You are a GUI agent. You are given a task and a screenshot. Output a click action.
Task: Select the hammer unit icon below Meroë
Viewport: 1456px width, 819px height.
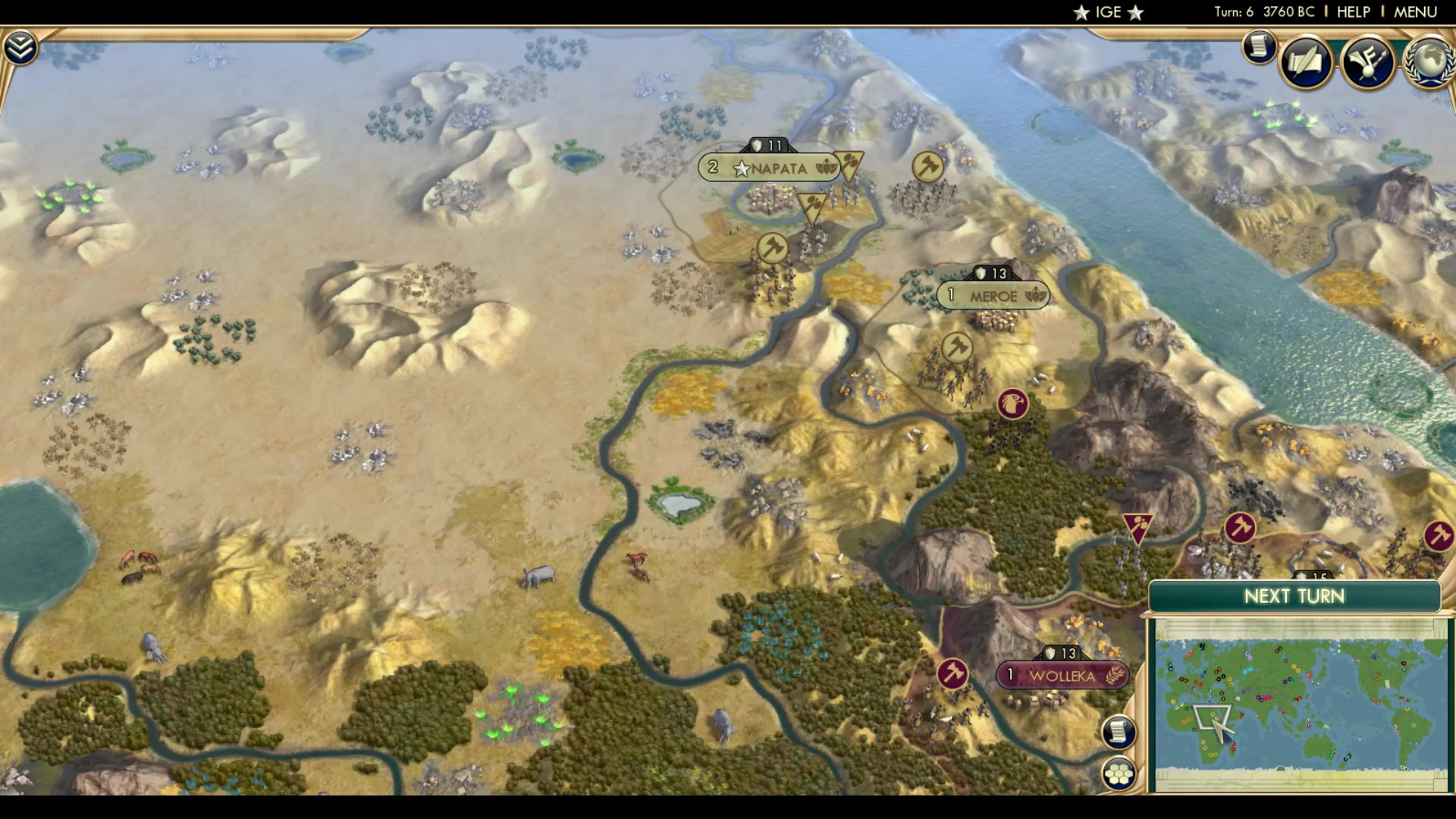pos(957,347)
